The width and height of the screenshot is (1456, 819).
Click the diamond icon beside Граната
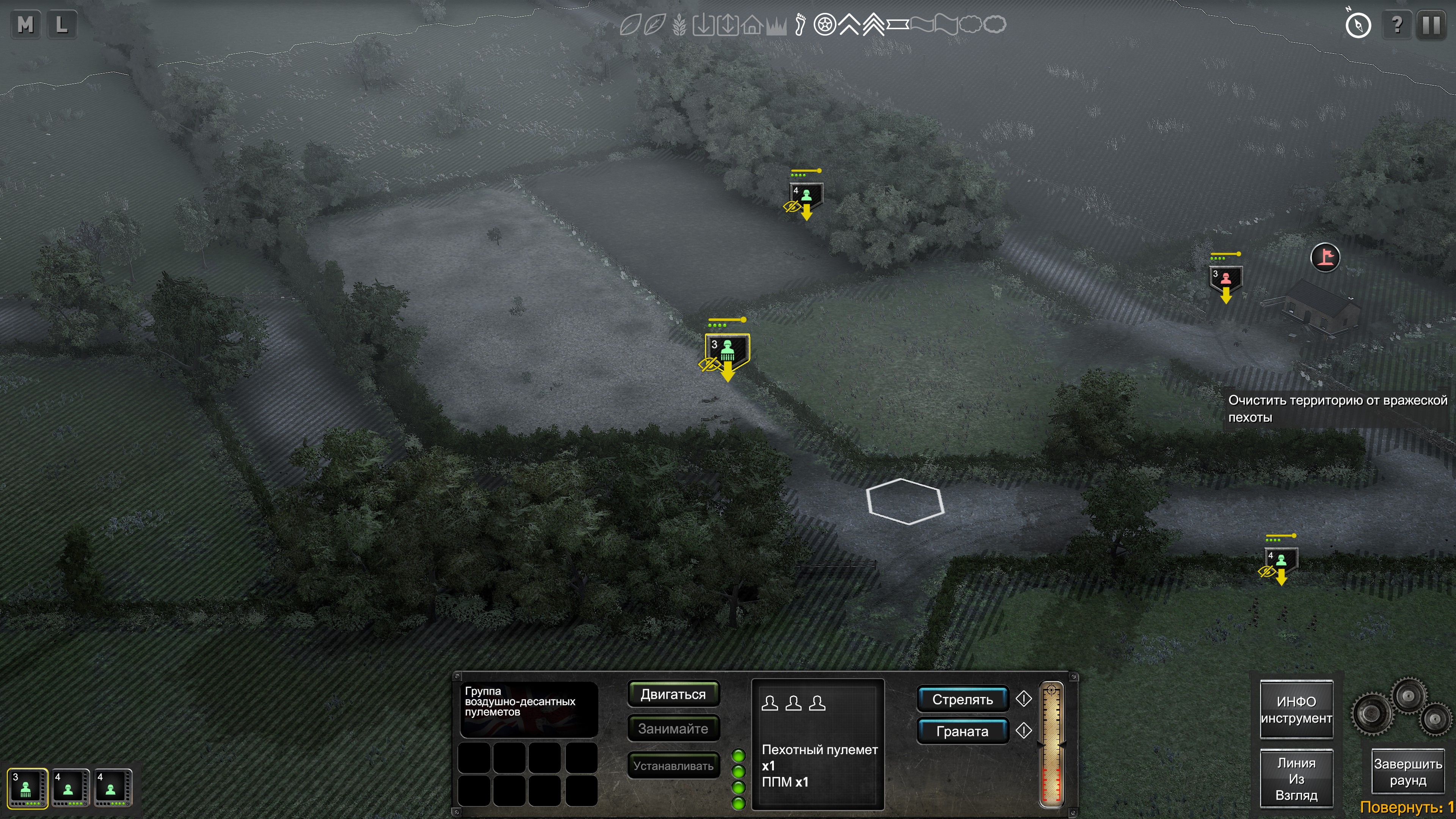(1024, 731)
